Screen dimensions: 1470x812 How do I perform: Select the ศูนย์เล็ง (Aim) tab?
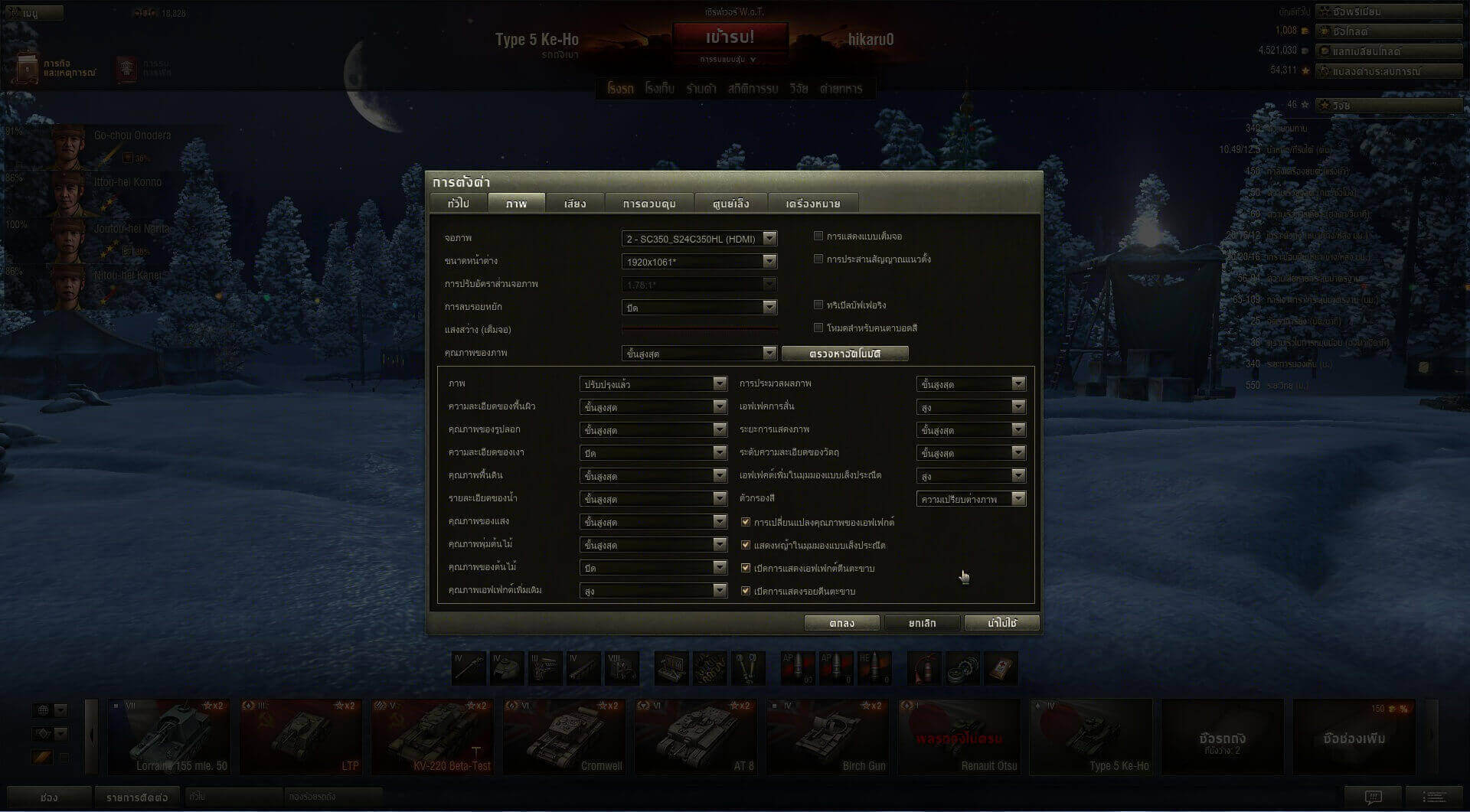(x=730, y=204)
